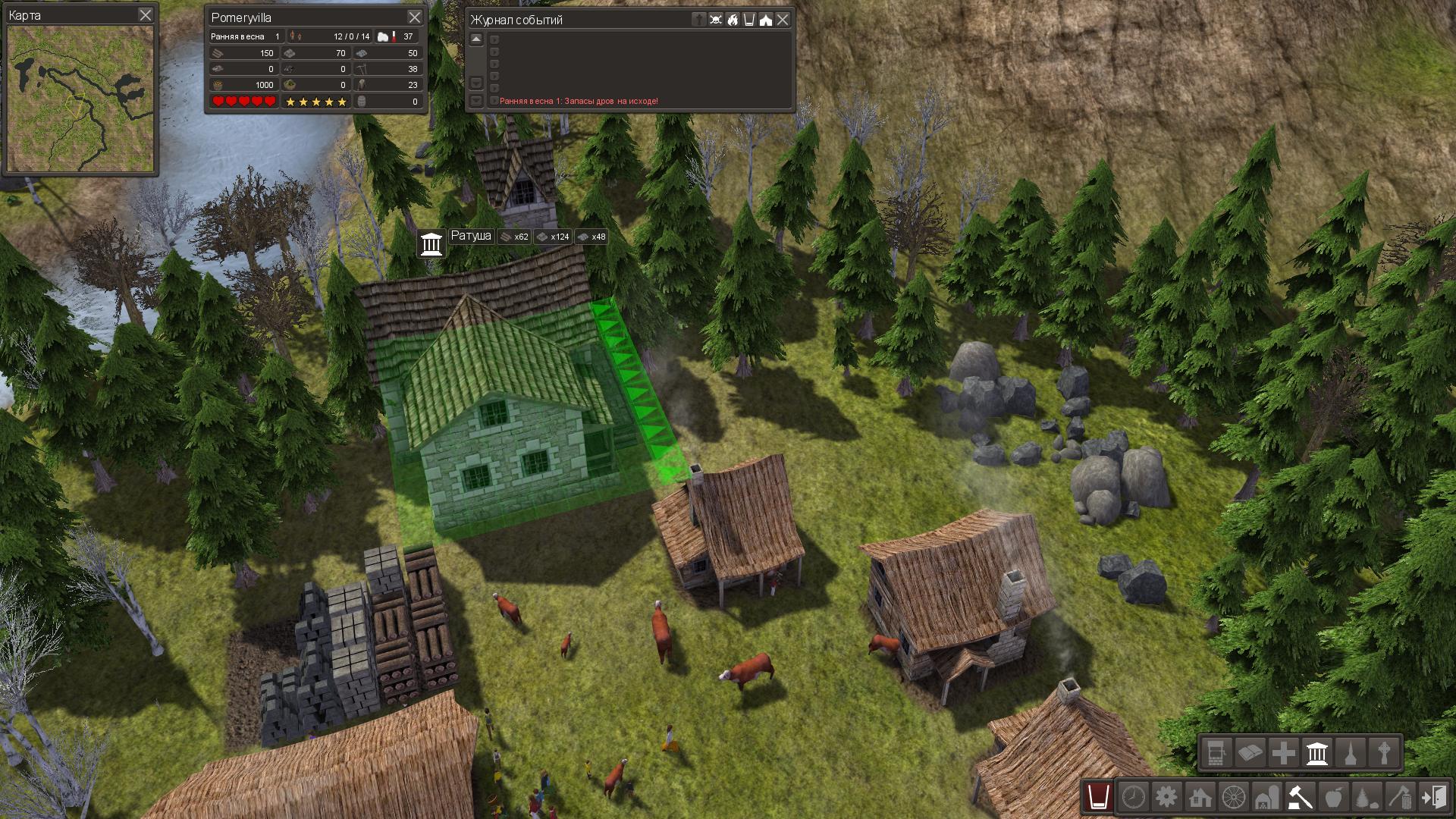Open the gear tools and reports menu

click(1166, 797)
